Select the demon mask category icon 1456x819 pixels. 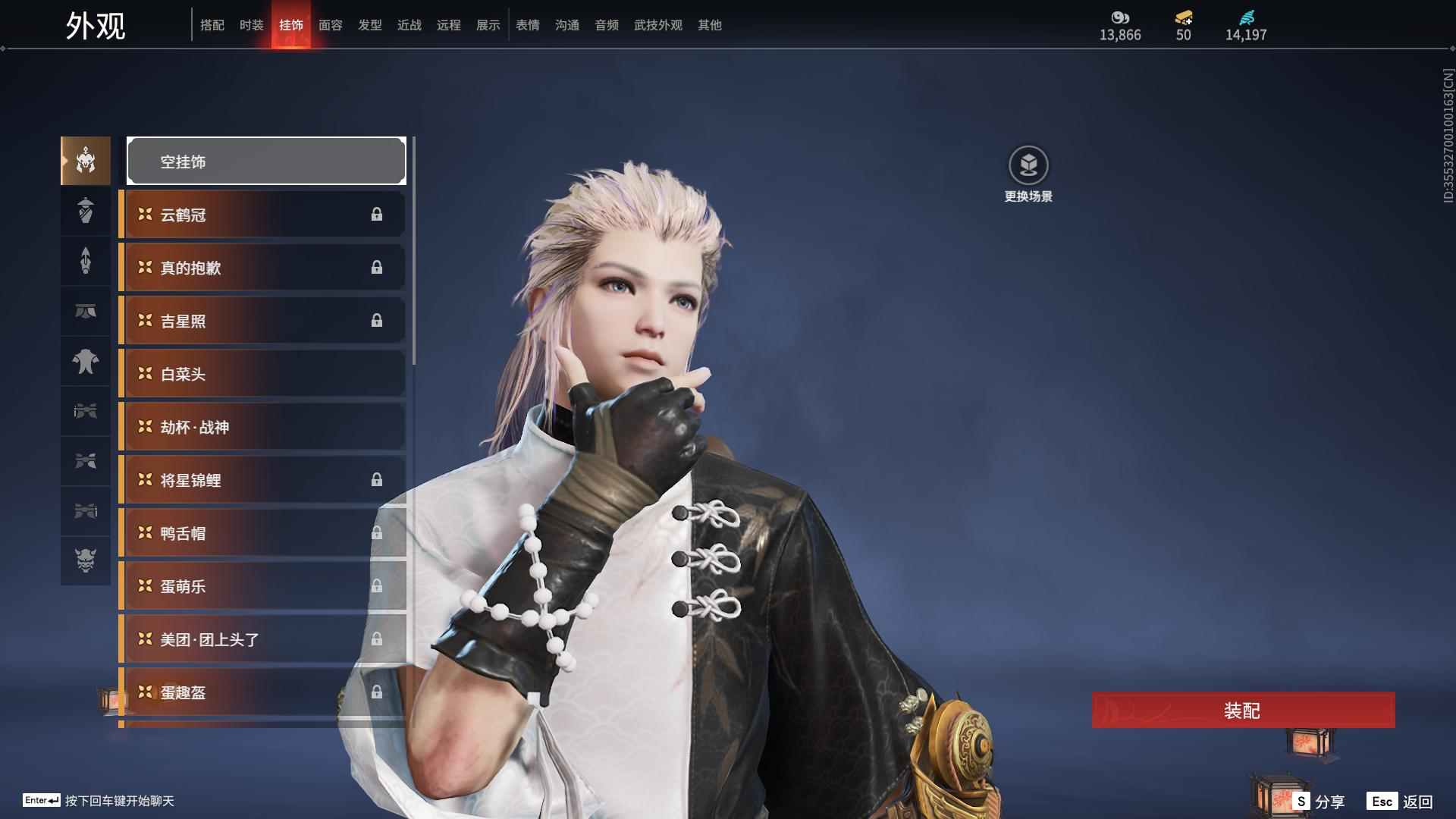click(x=86, y=560)
